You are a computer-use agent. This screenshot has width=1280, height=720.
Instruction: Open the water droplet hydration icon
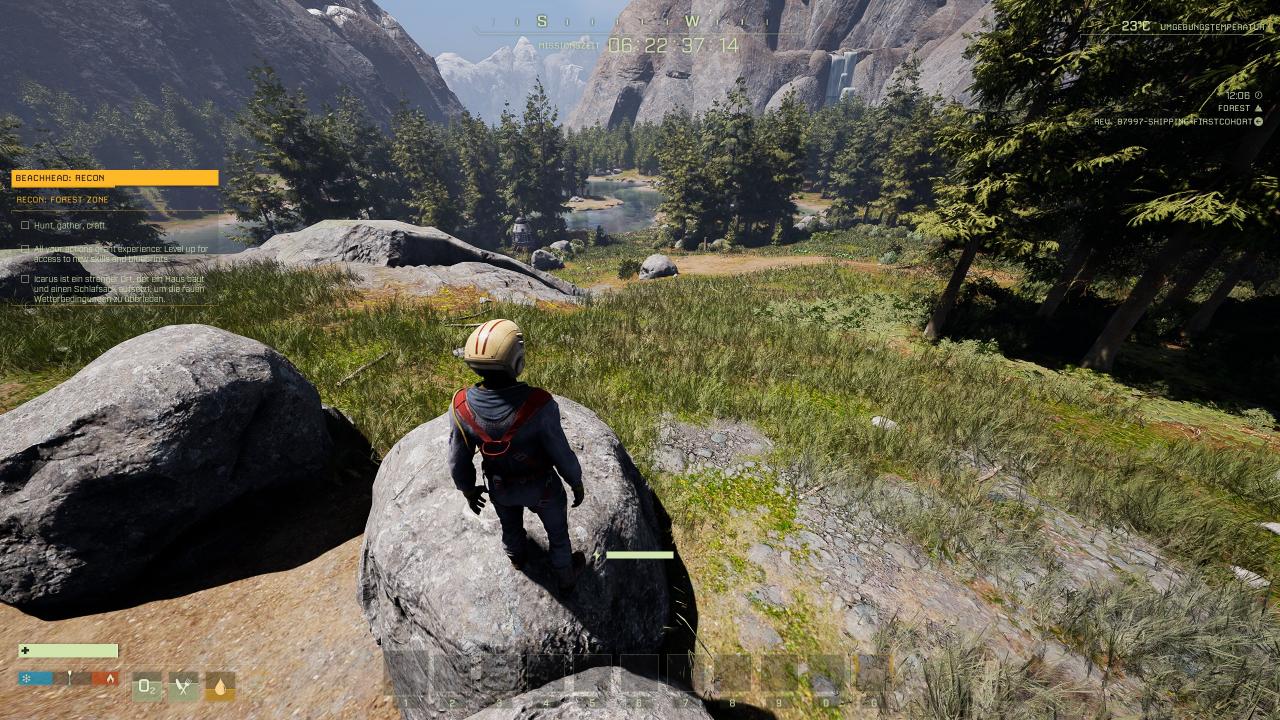pyautogui.click(x=220, y=686)
